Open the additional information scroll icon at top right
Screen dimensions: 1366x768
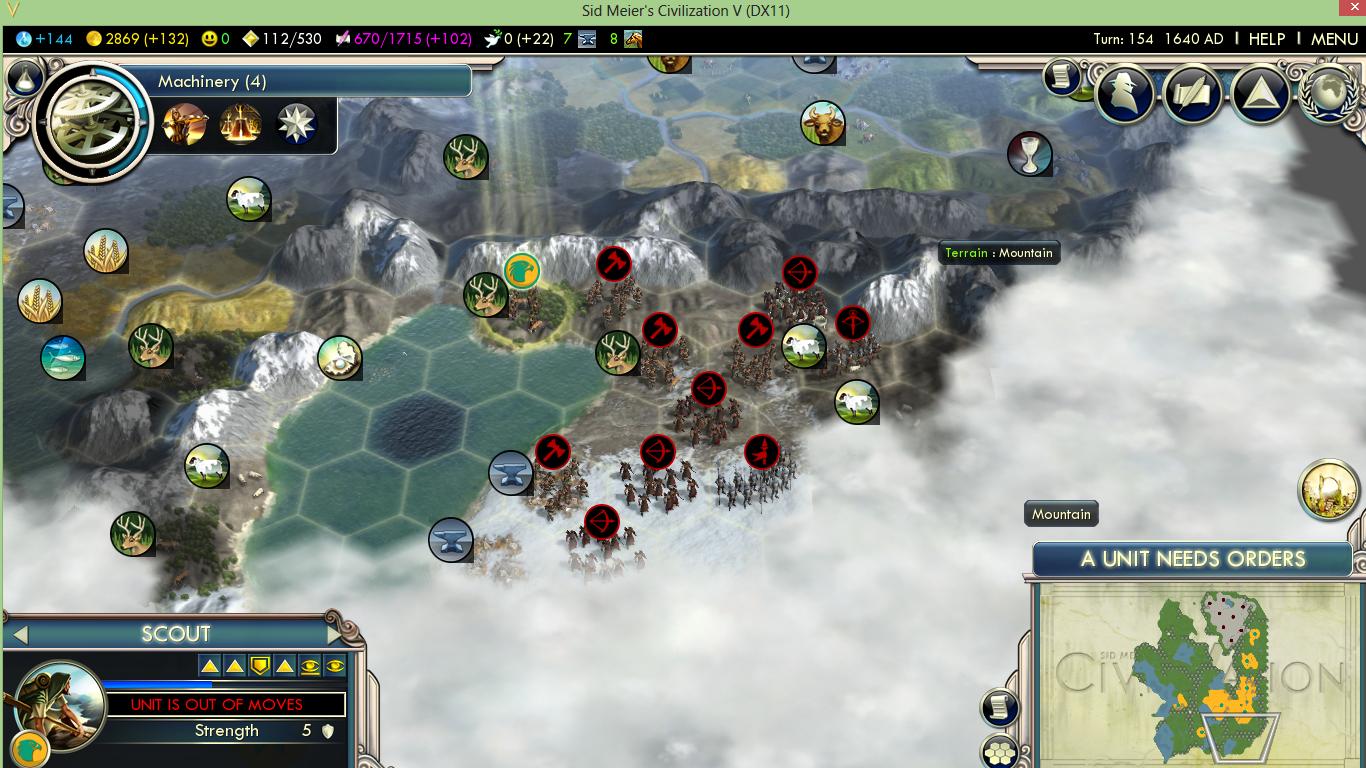[x=1060, y=77]
